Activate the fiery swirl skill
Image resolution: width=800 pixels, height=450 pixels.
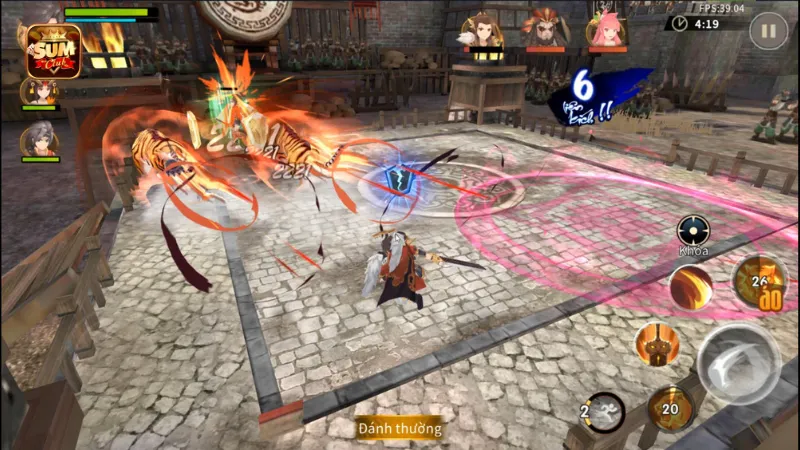coord(691,287)
